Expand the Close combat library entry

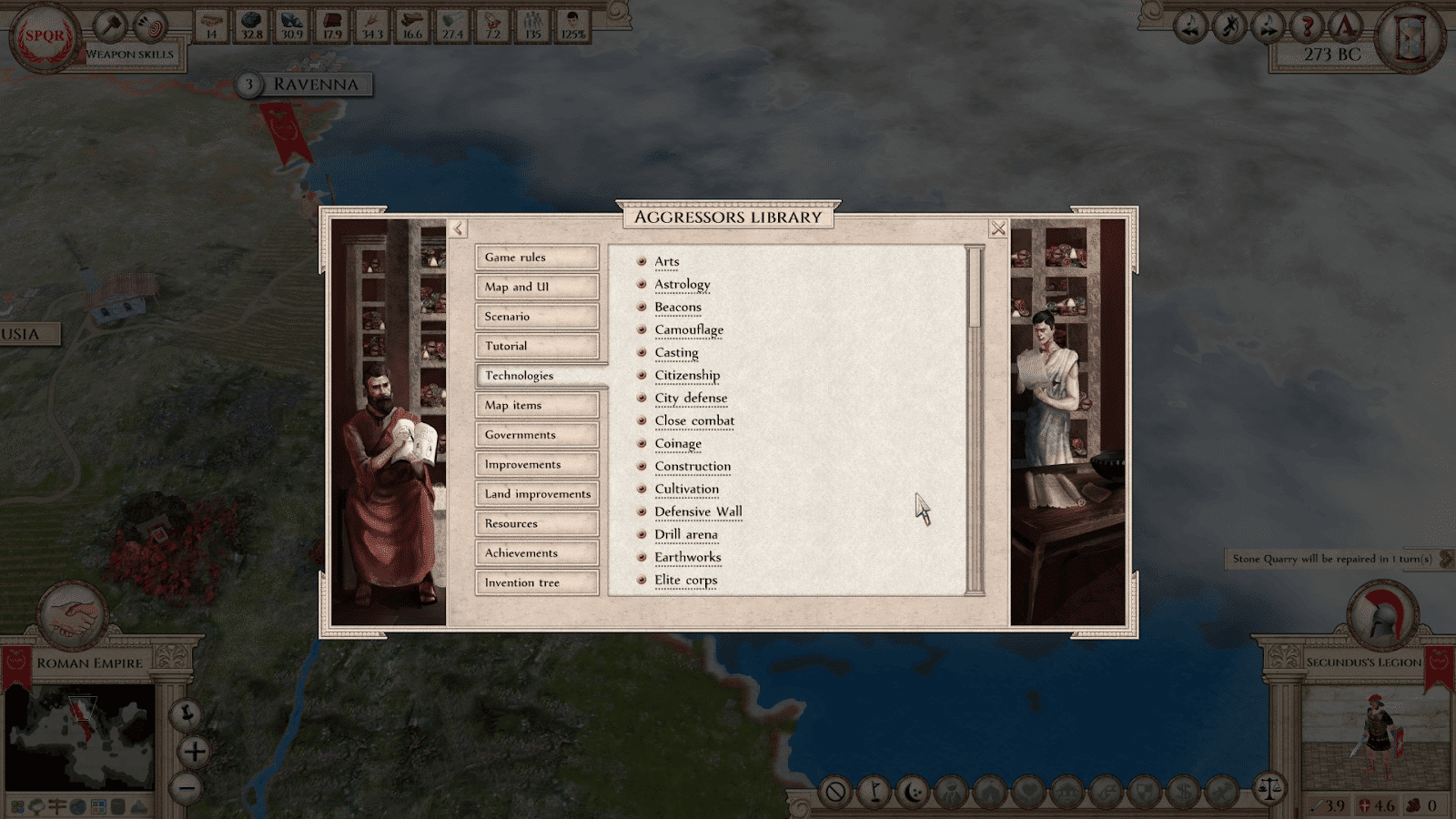click(694, 420)
